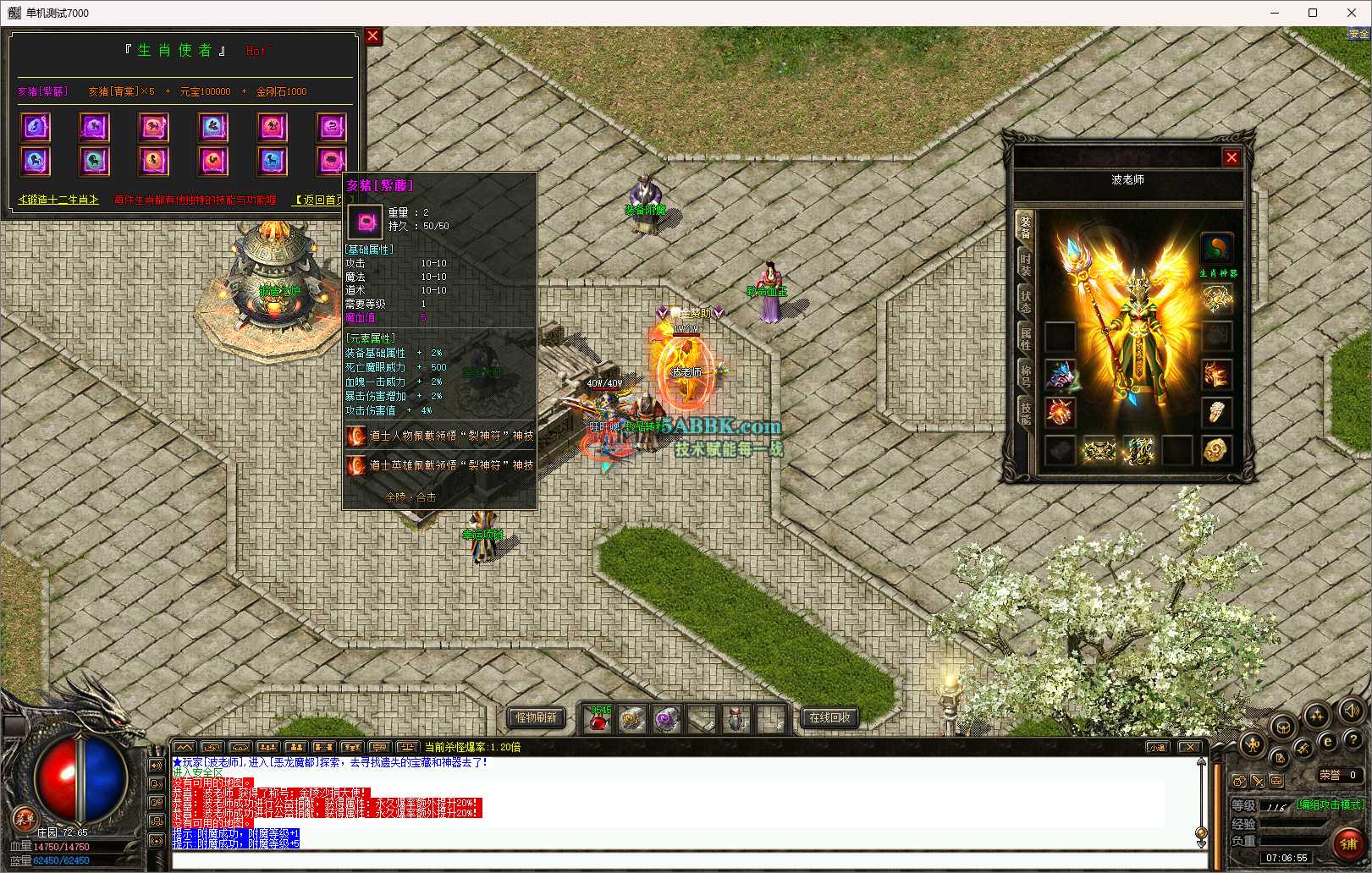This screenshot has width=1372, height=873.
Task: Click the 怪物刷新 monster refresh button
Action: 537,717
